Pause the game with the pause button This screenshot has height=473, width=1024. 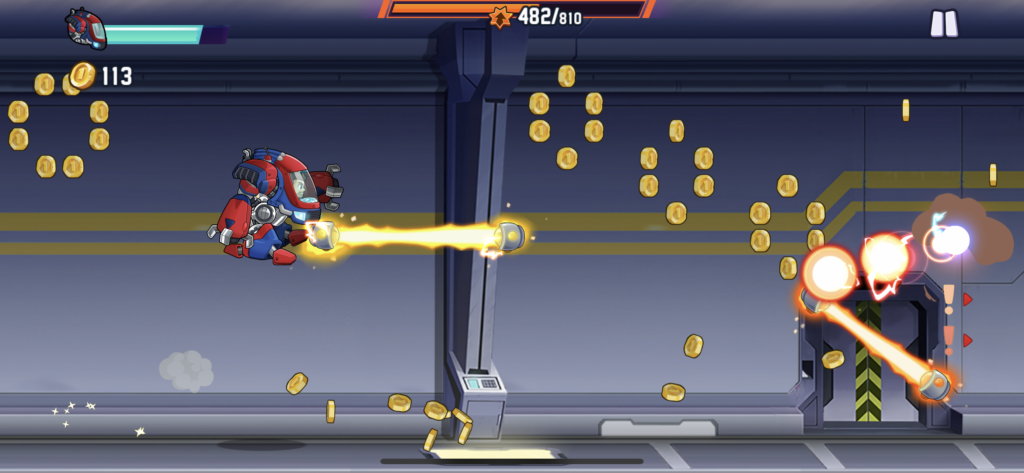(x=943, y=24)
